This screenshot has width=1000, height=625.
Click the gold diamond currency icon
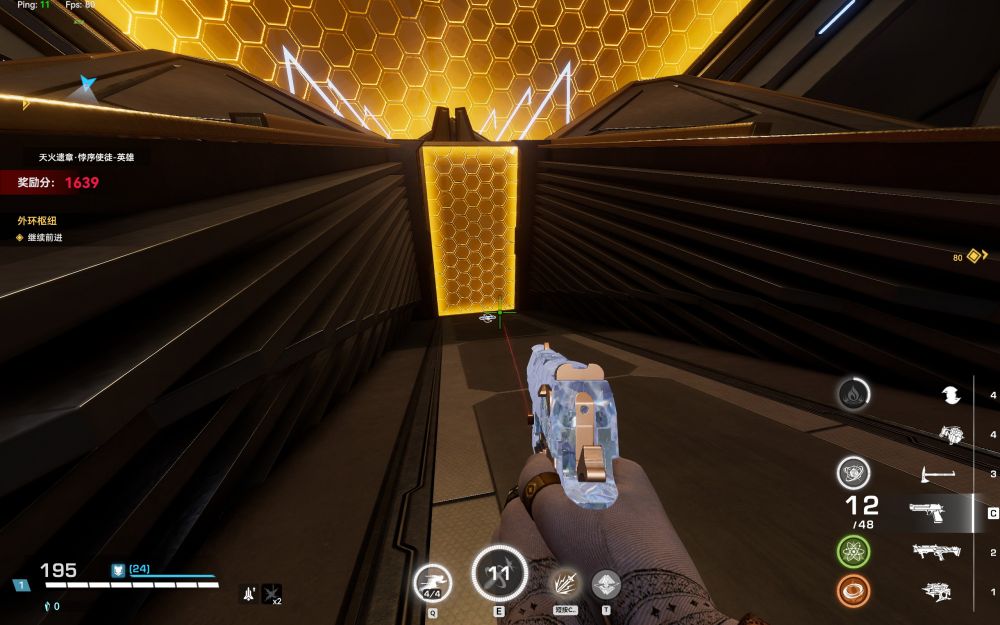coord(973,256)
